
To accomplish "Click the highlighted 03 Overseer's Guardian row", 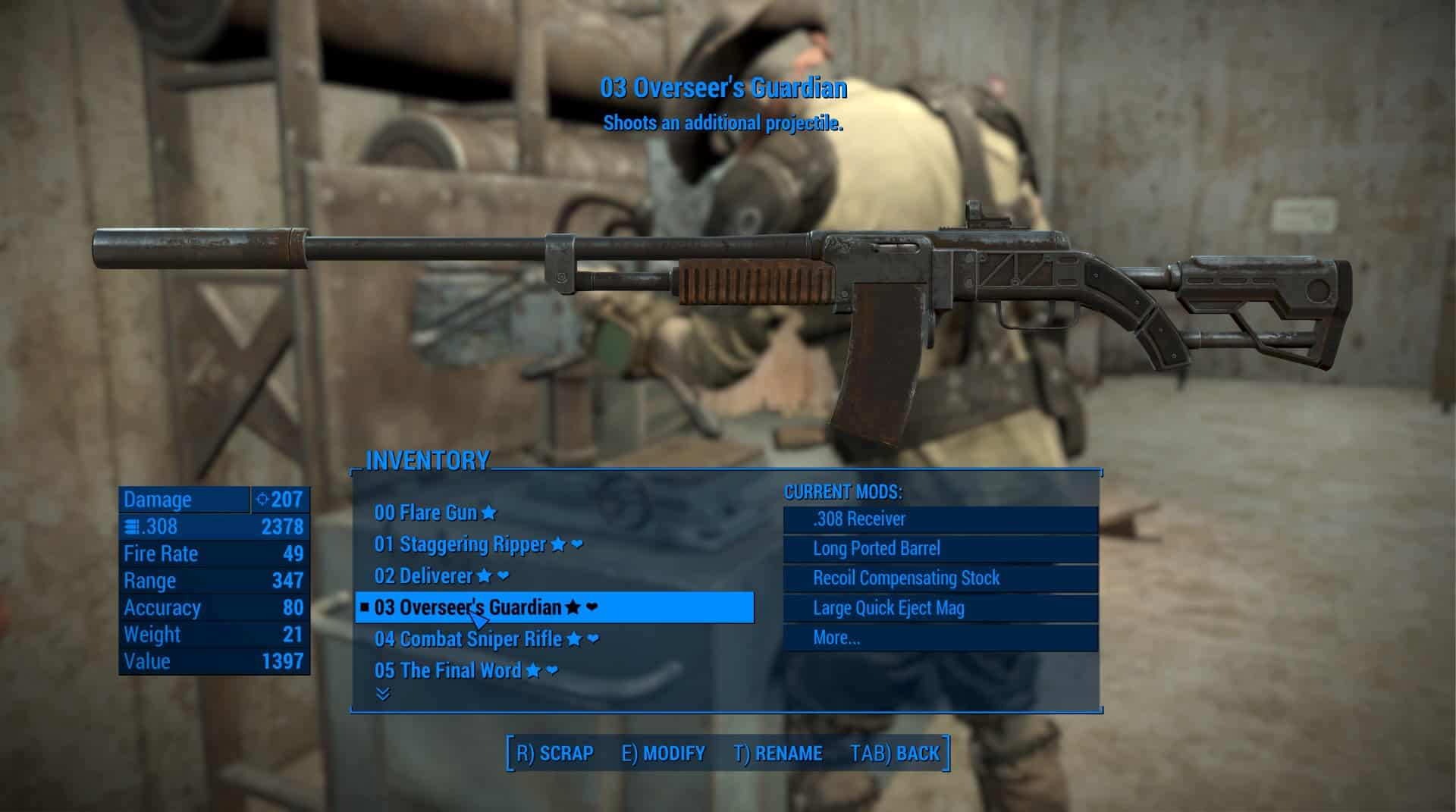I will tap(554, 607).
